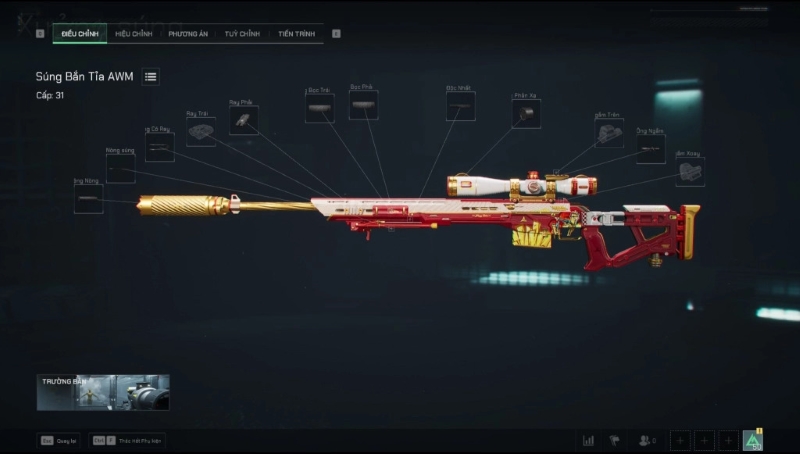Open the Bọc Trái attachment slot
800x454 pixels.
pos(319,108)
